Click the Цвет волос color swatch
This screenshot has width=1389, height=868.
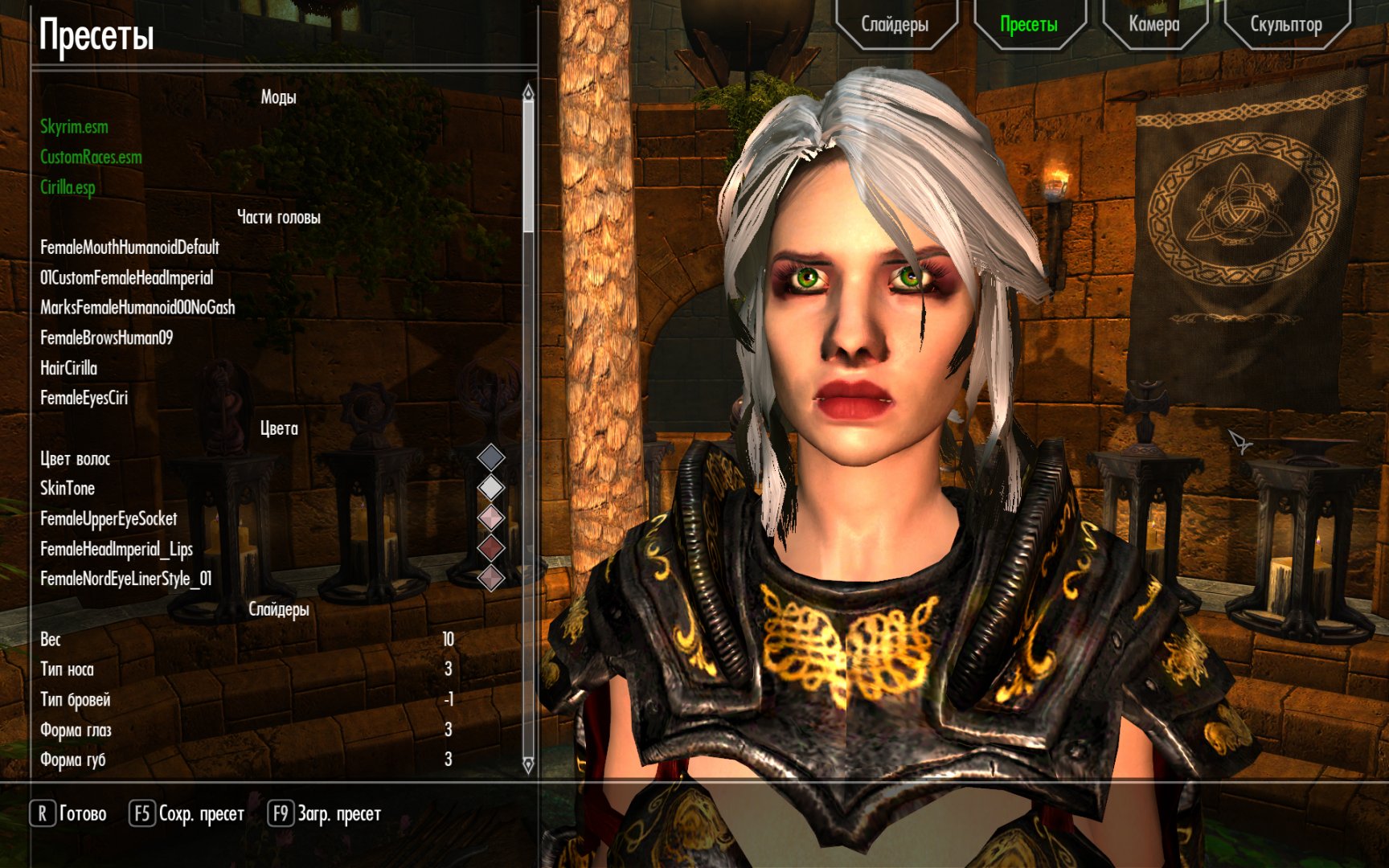point(490,458)
